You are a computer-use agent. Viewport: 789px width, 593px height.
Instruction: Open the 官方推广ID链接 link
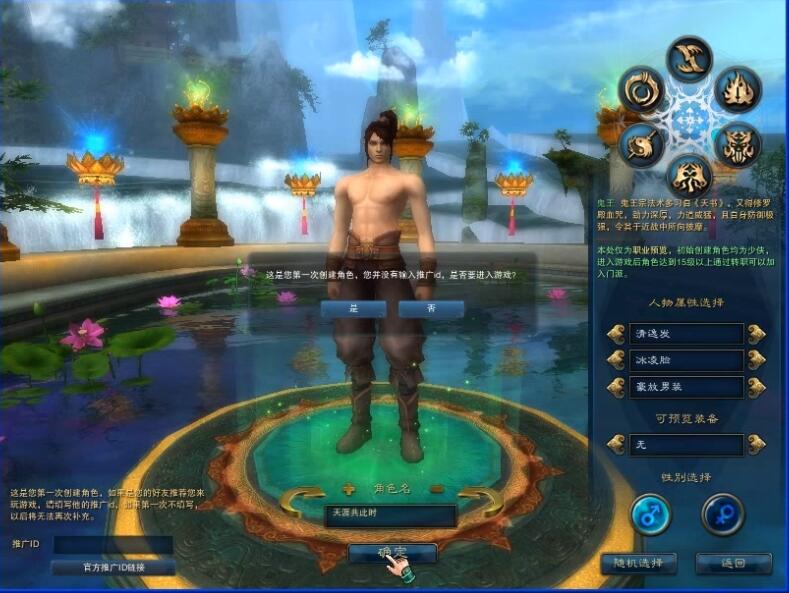(113, 567)
